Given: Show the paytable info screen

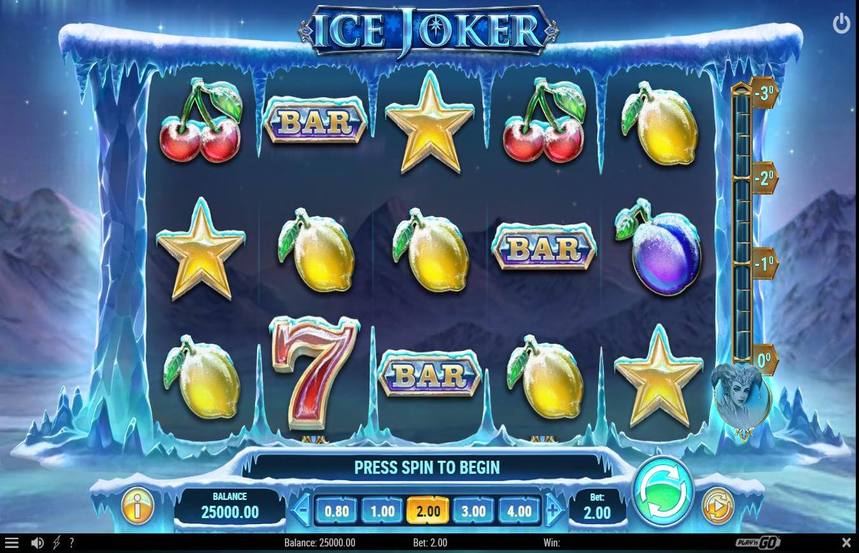Looking at the screenshot, I should (137, 506).
